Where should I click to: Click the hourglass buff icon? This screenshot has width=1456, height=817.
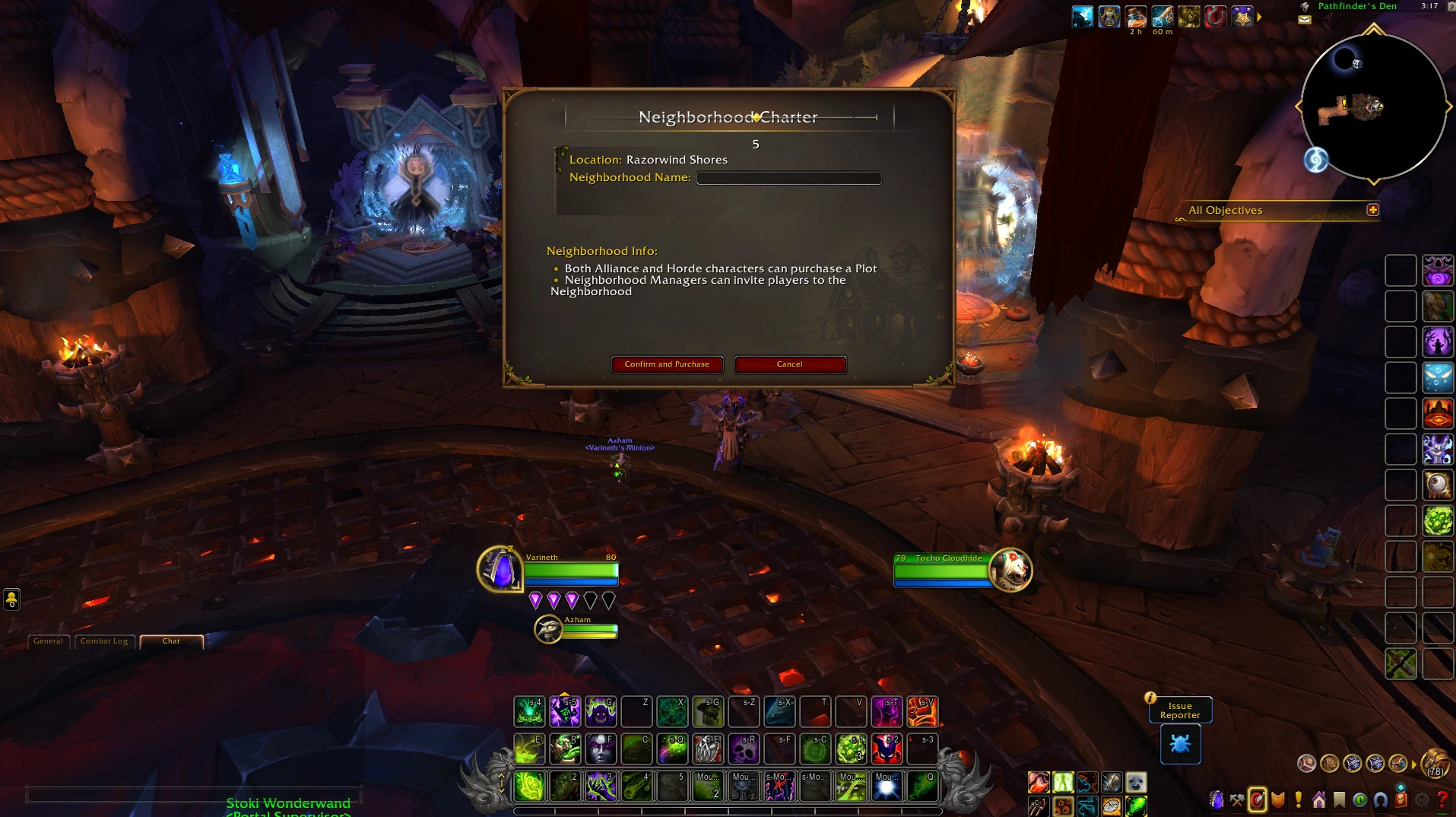tap(1109, 16)
